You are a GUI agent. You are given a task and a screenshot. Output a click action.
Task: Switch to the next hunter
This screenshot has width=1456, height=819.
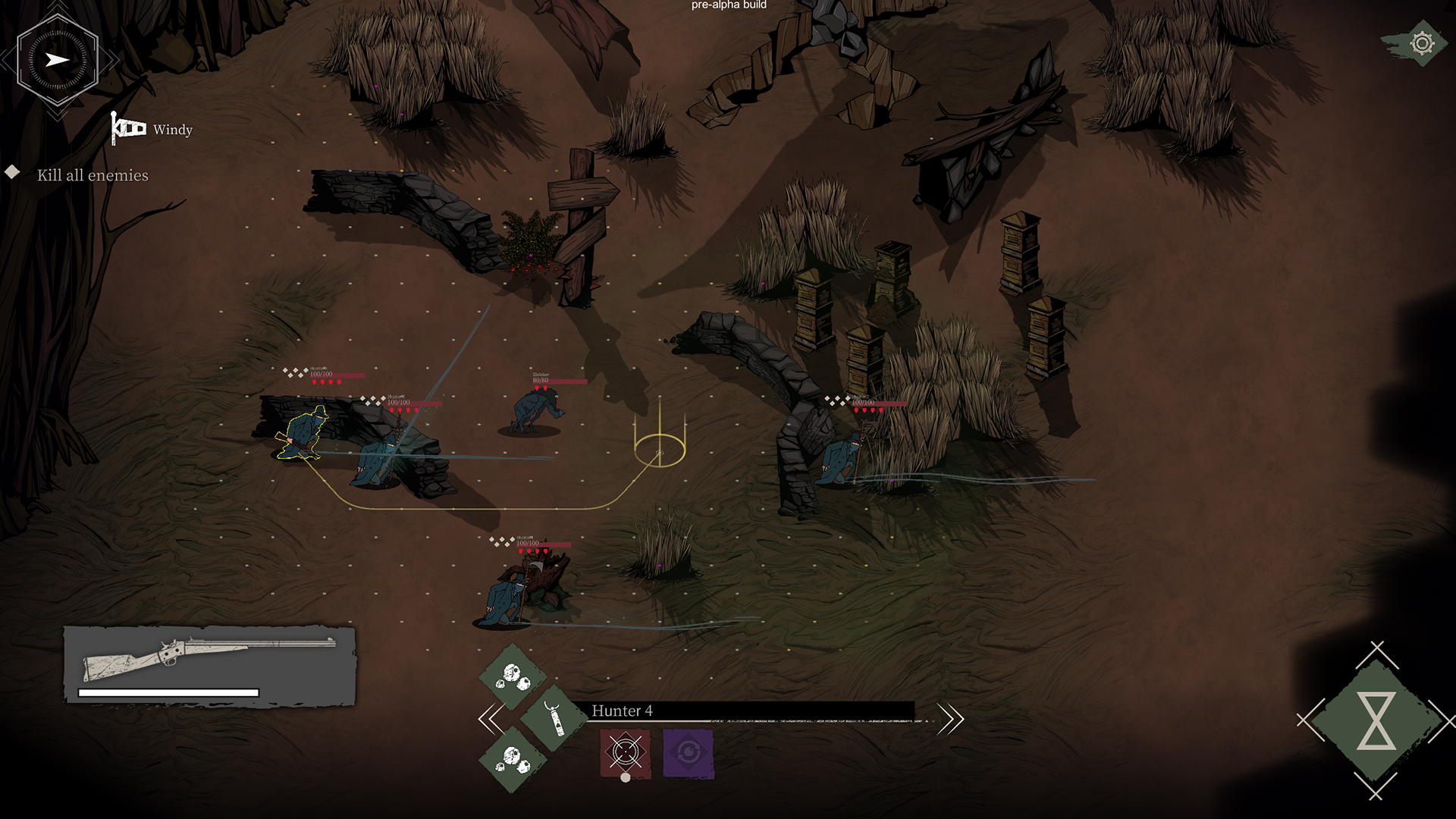click(x=949, y=718)
